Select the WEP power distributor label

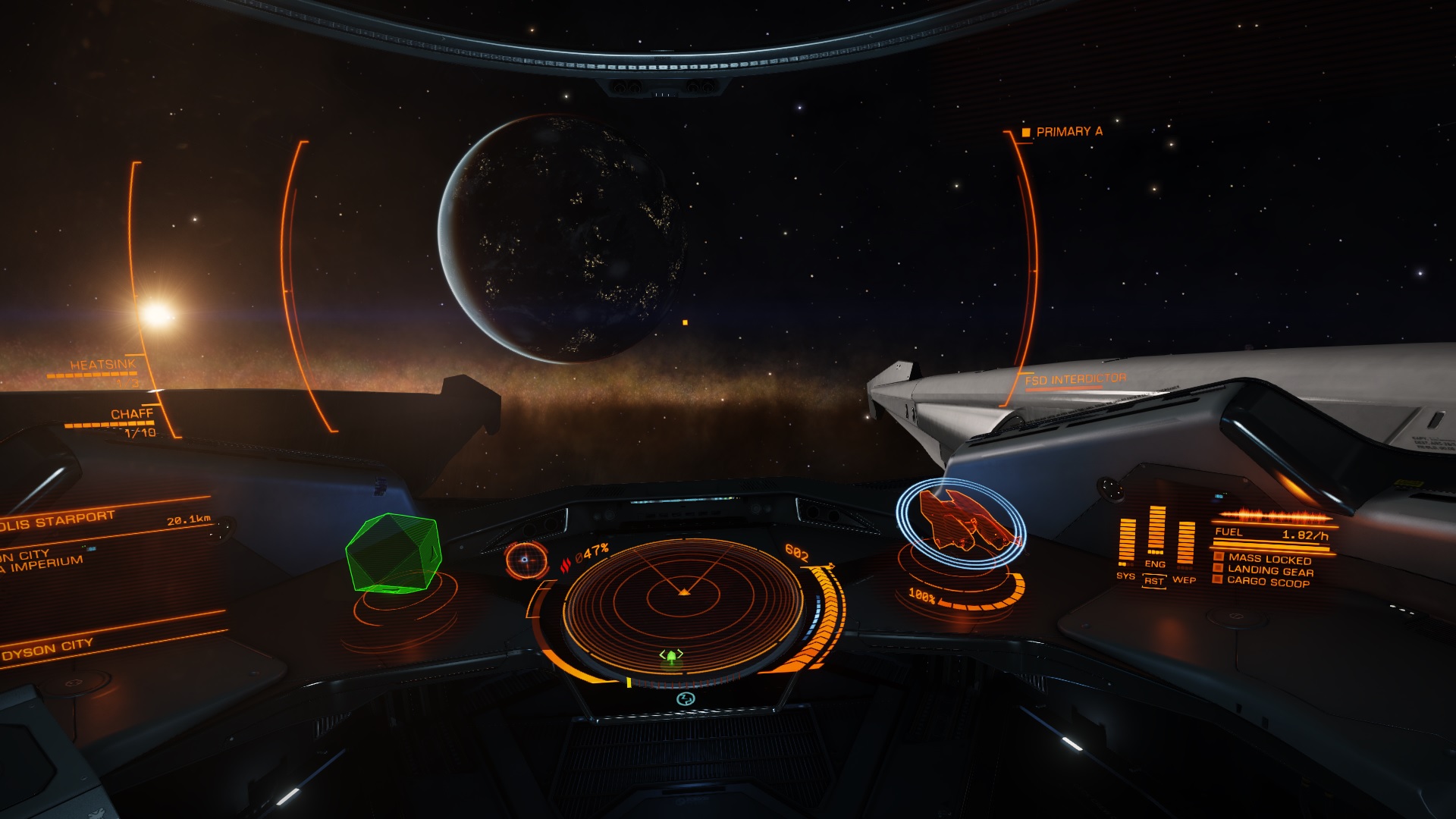(x=1184, y=580)
